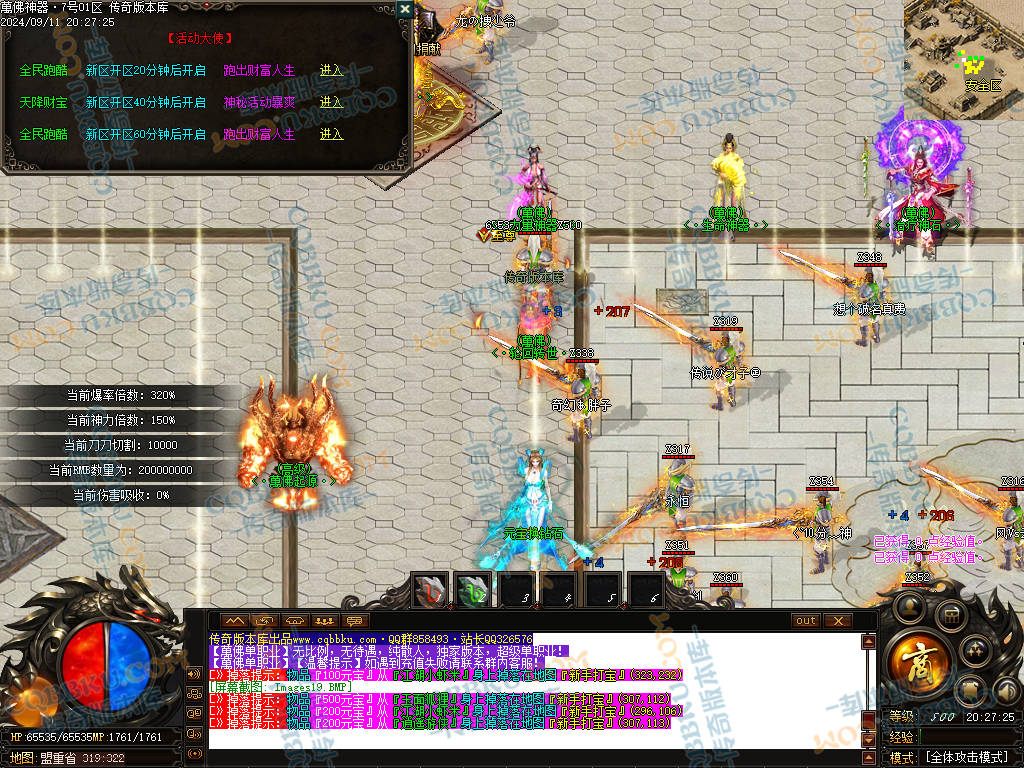Open the skills sparkle round icon
Screen dimensions: 1024x768
[975, 651]
